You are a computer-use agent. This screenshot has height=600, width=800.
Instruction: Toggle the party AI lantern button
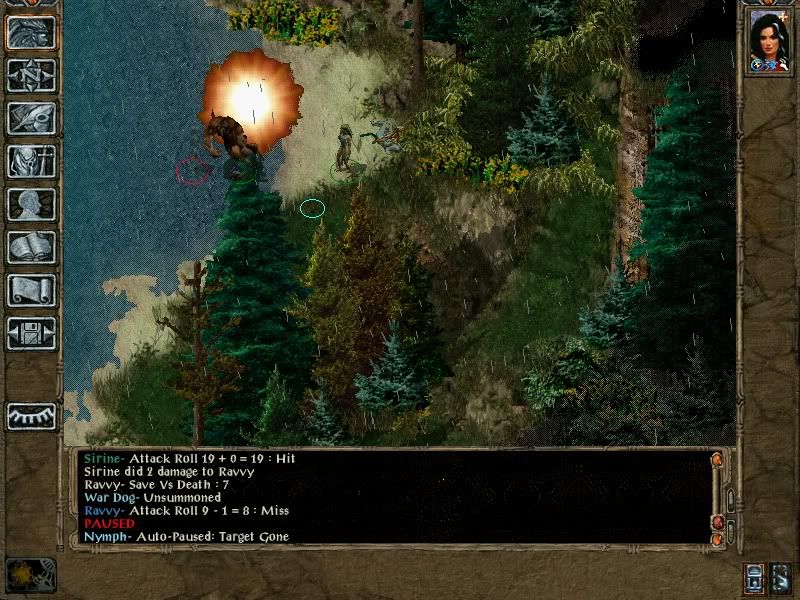pos(753,578)
